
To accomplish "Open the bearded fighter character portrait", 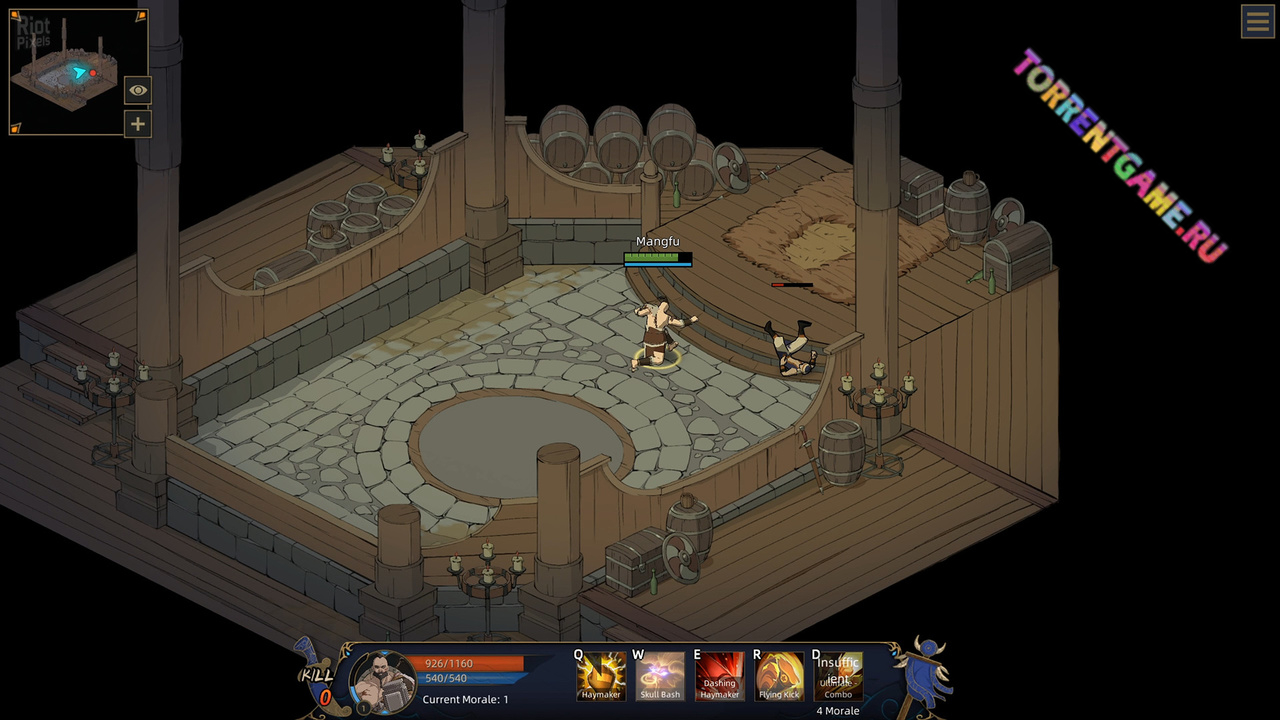I will pyautogui.click(x=383, y=682).
